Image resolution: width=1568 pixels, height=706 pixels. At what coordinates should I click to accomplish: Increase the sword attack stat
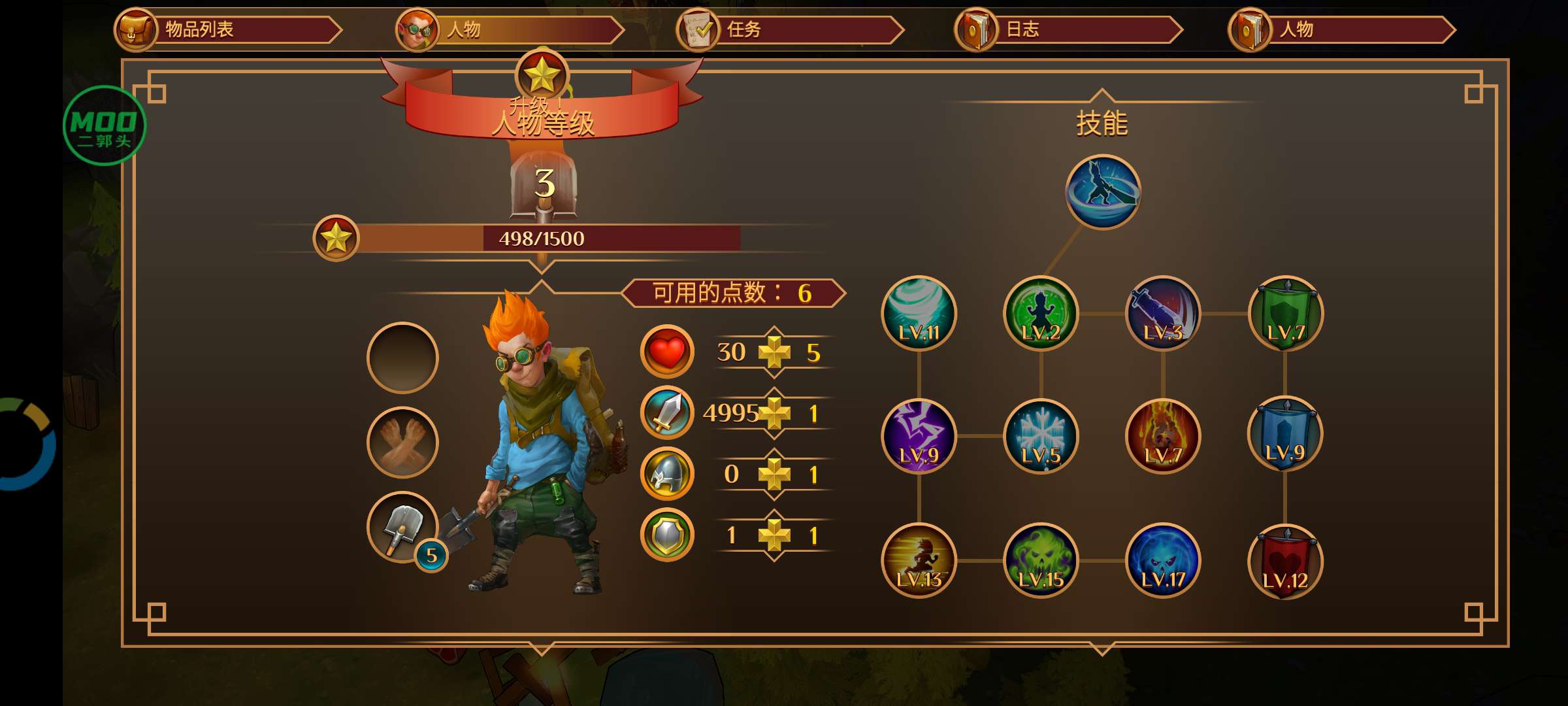(774, 414)
